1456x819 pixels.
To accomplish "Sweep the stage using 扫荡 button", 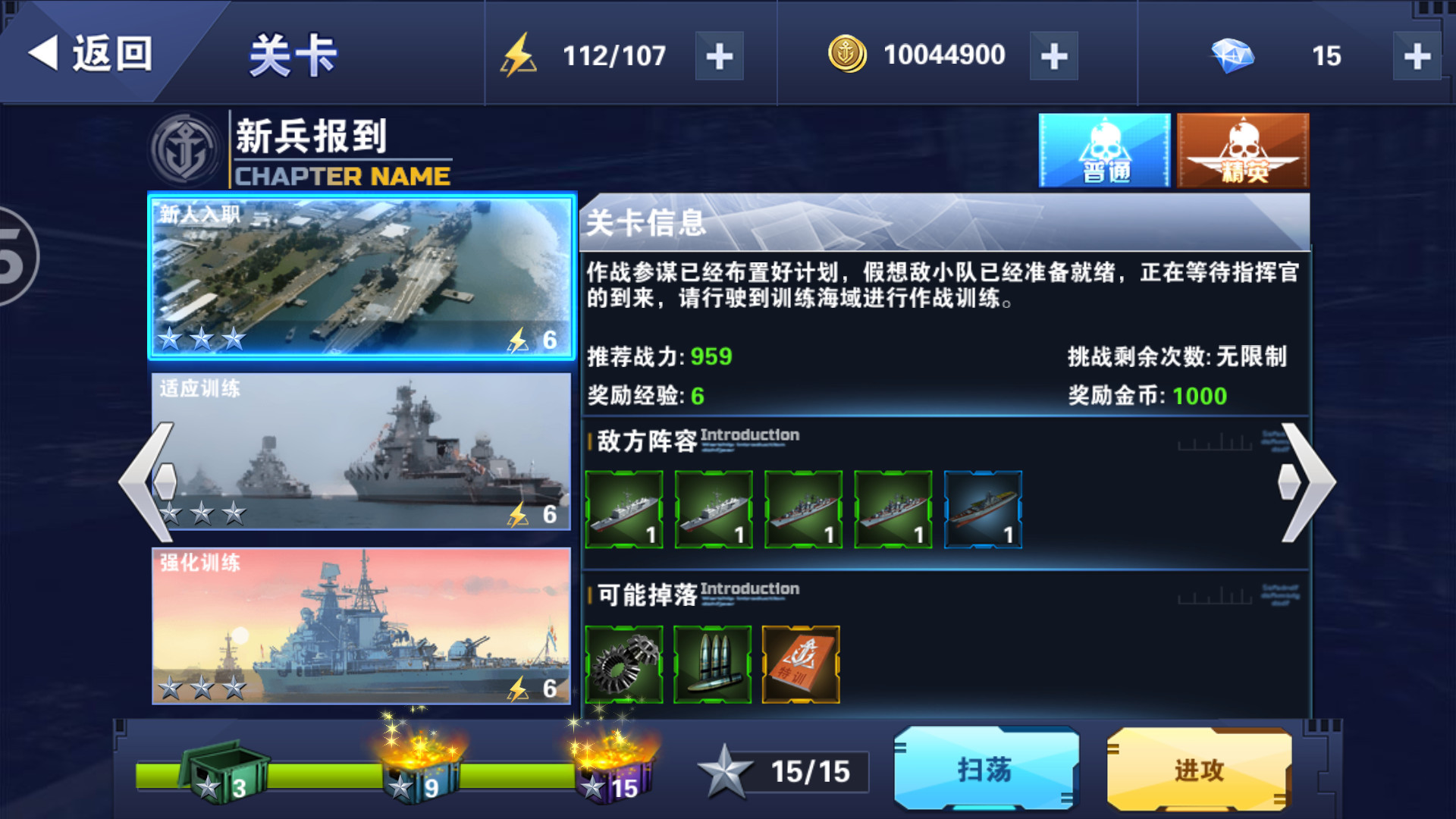I will pyautogui.click(x=986, y=770).
